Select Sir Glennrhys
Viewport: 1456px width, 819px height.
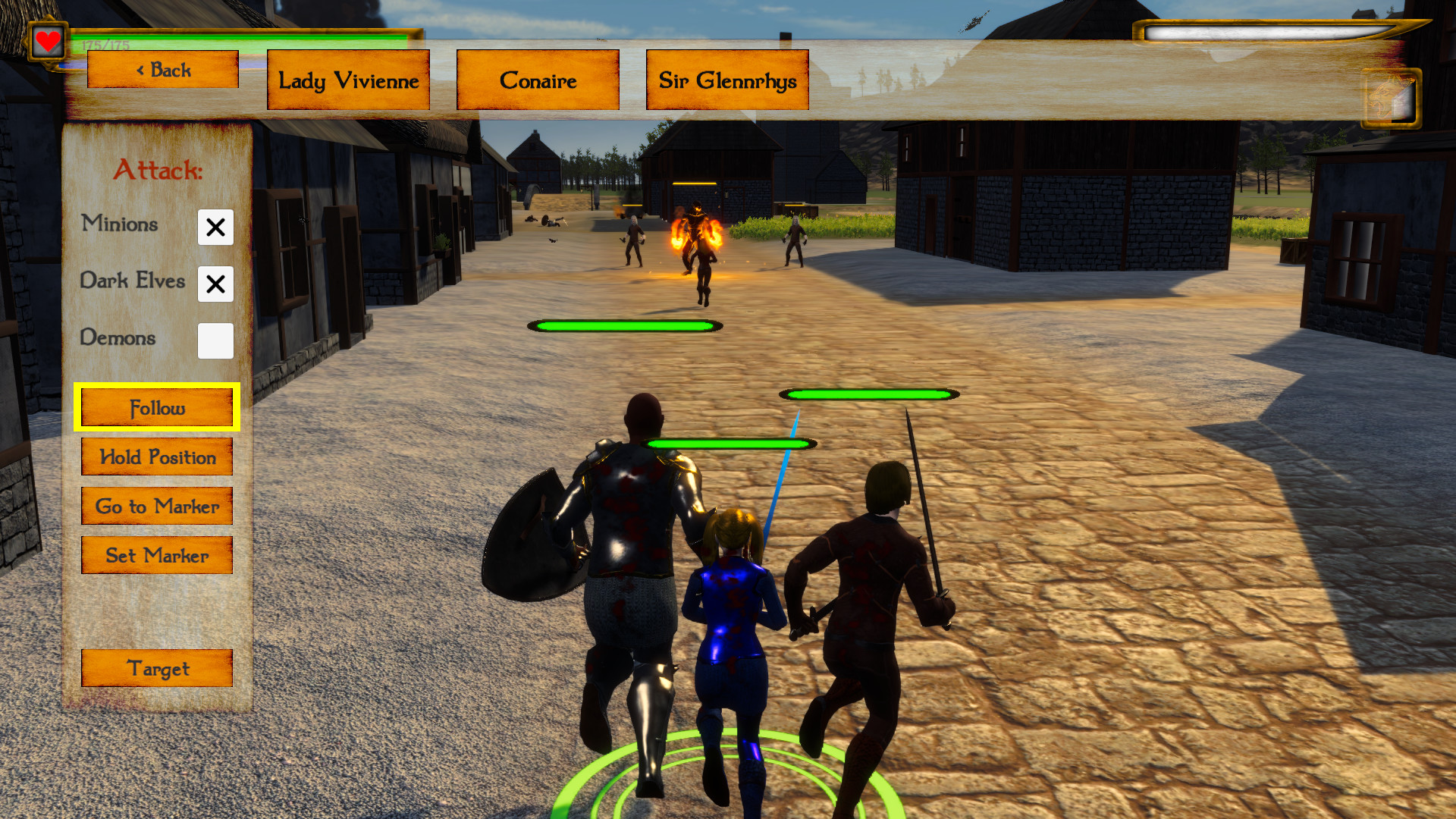click(x=726, y=79)
